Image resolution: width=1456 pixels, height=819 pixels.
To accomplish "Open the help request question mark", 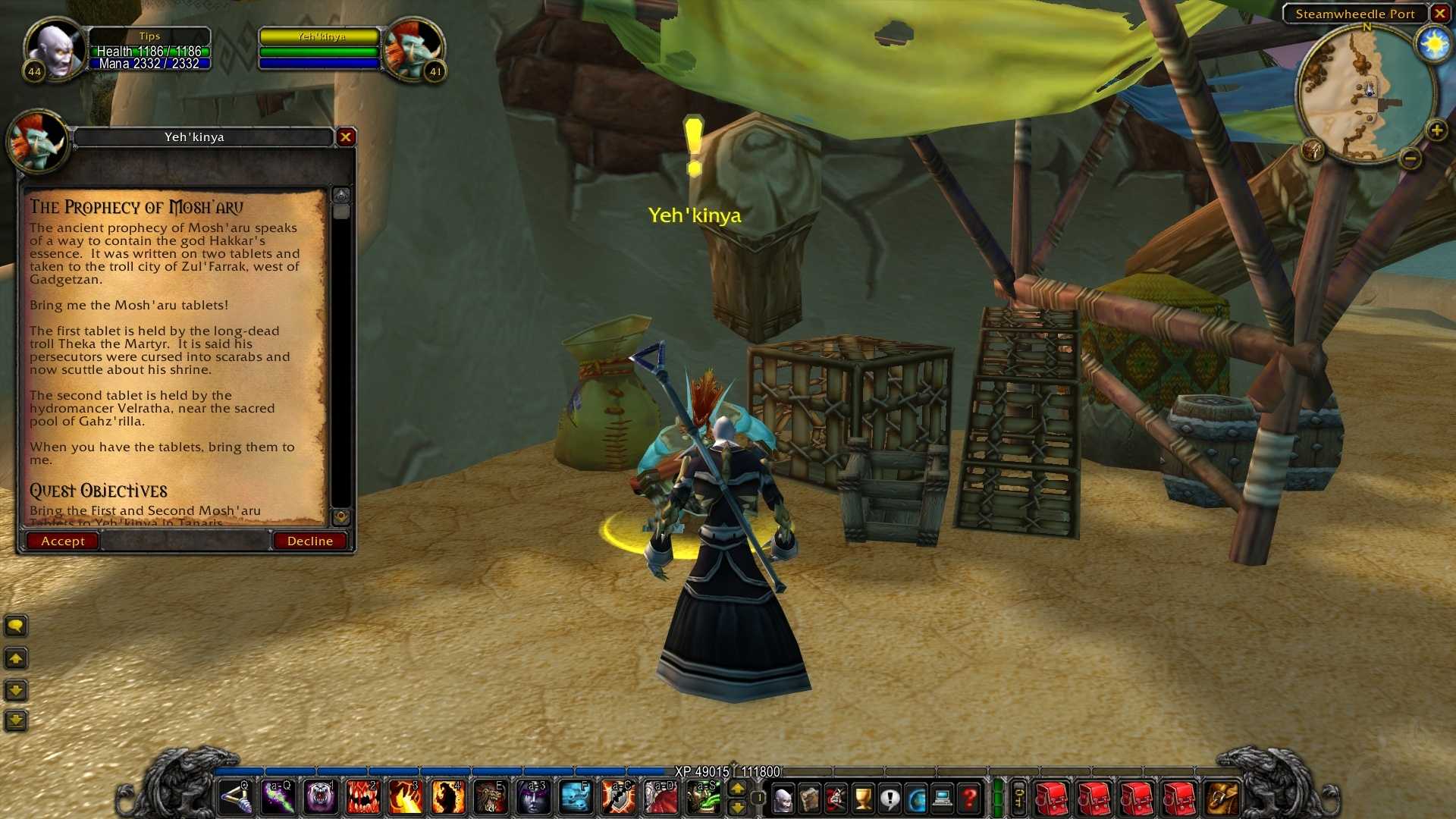I will tap(969, 799).
